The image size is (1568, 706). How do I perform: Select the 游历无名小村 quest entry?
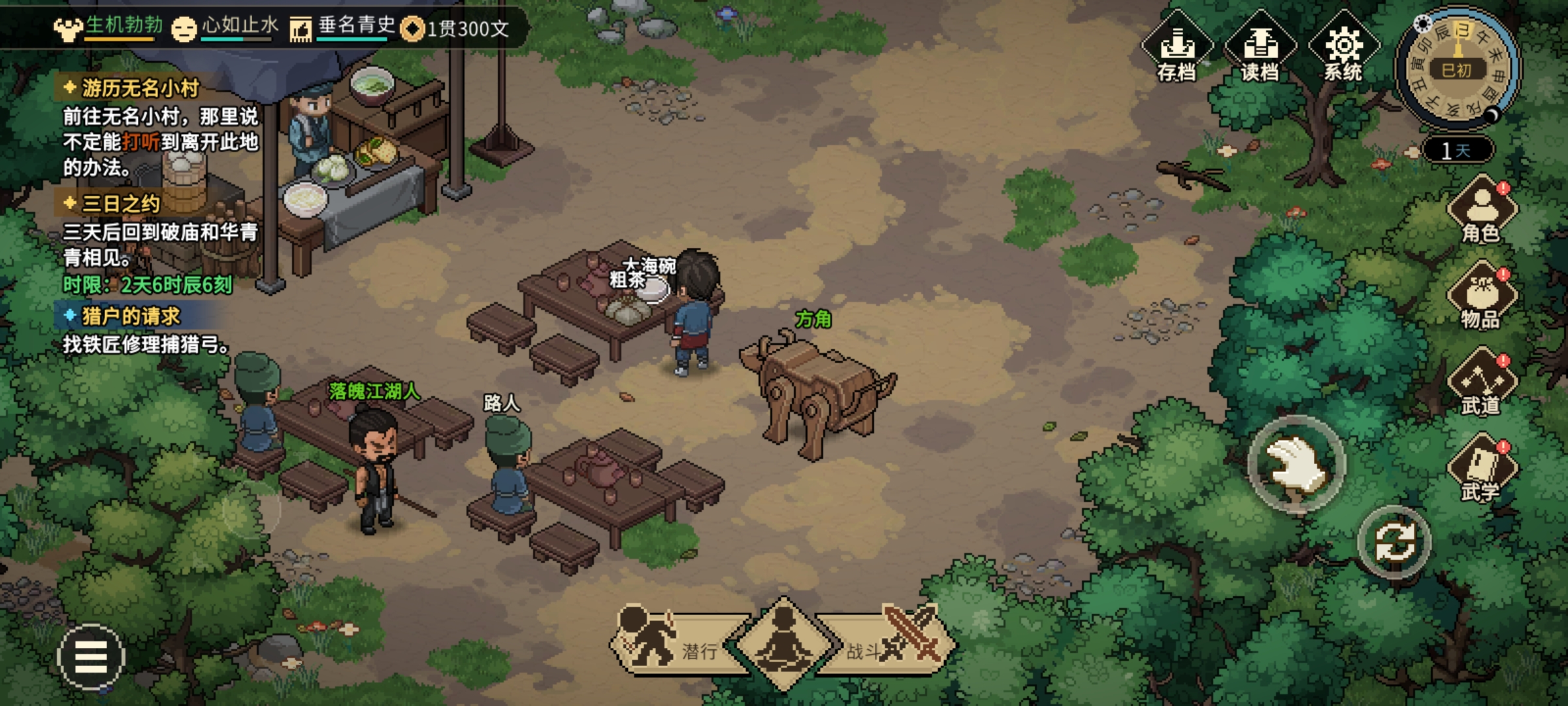tap(140, 88)
